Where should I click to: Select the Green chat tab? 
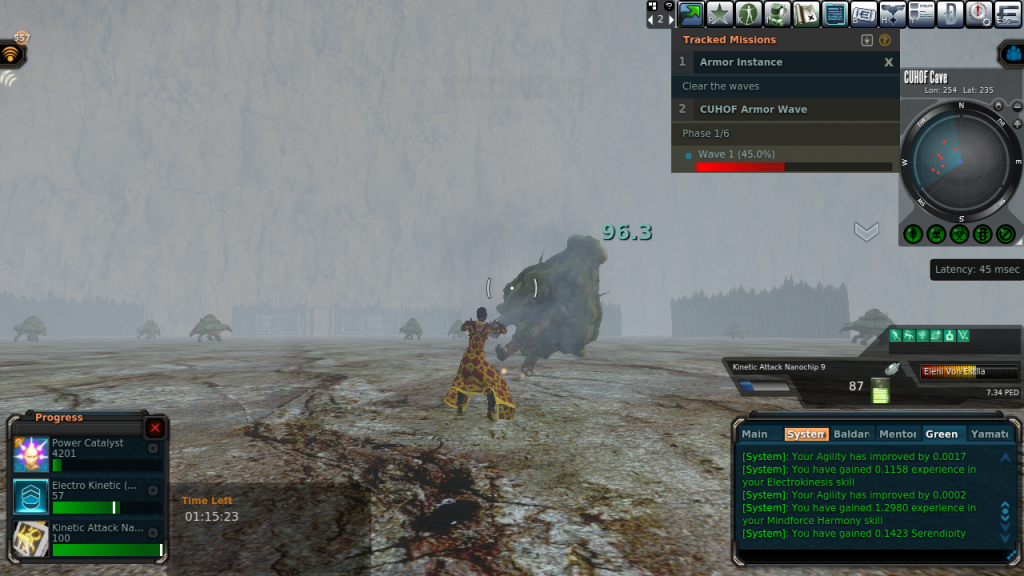click(x=941, y=434)
